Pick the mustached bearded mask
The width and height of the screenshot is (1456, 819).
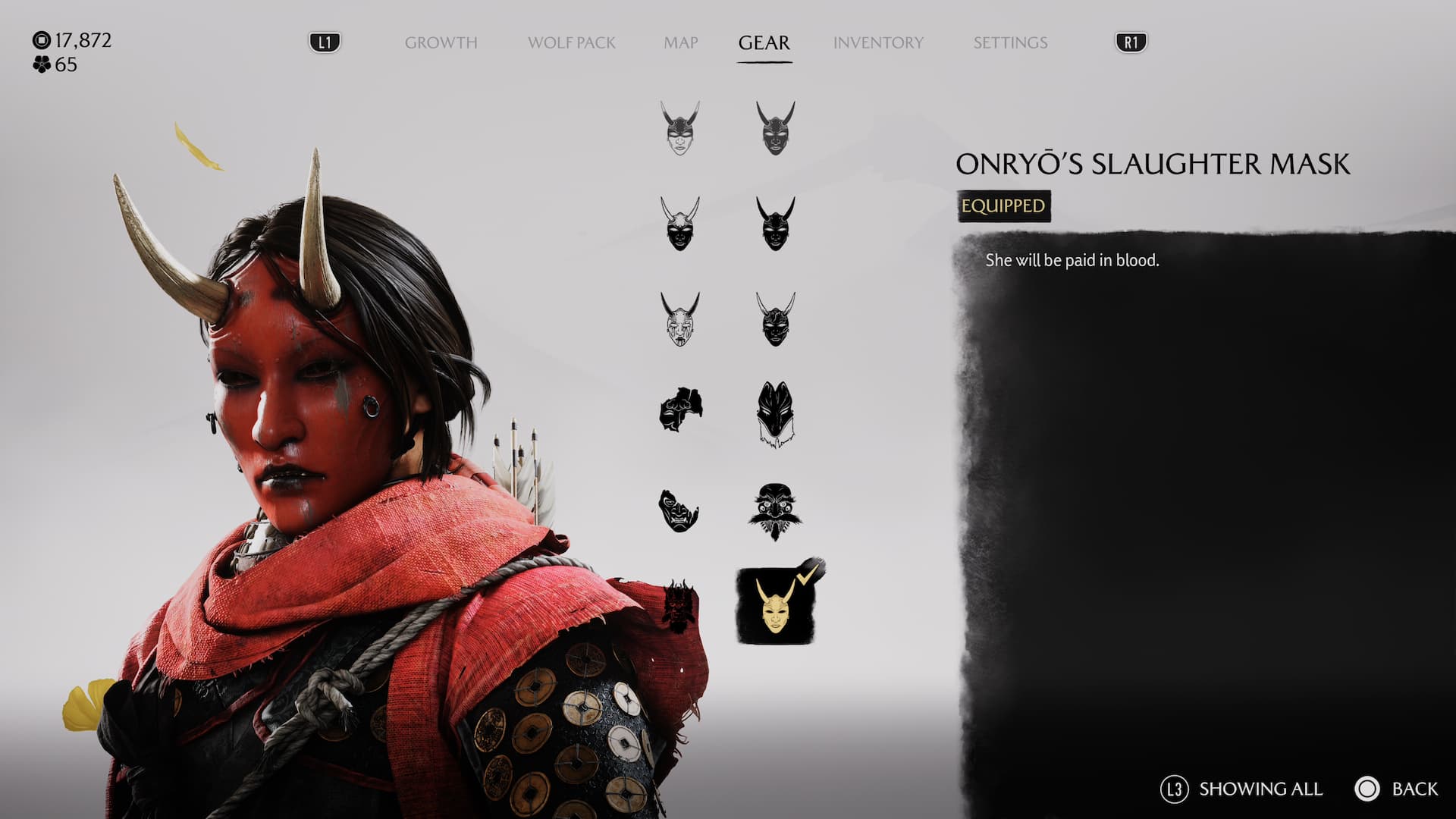[x=775, y=511]
